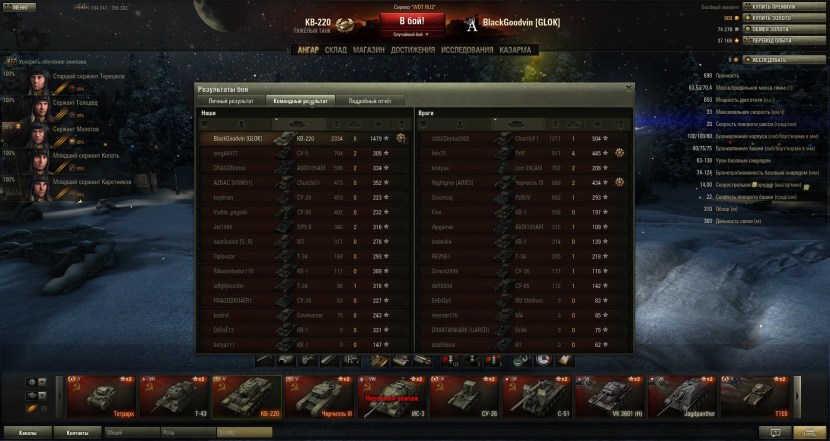Switch to Личный результат tab
The width and height of the screenshot is (830, 441).
click(230, 101)
